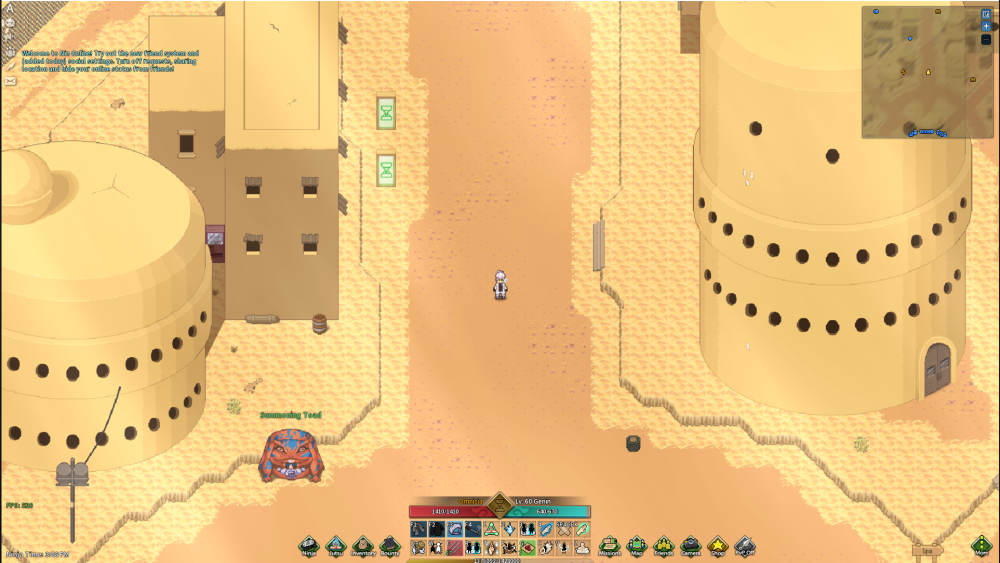Zoom out the minimap with the minus button
Viewport: 1000px width, 563px height.
[x=986, y=39]
